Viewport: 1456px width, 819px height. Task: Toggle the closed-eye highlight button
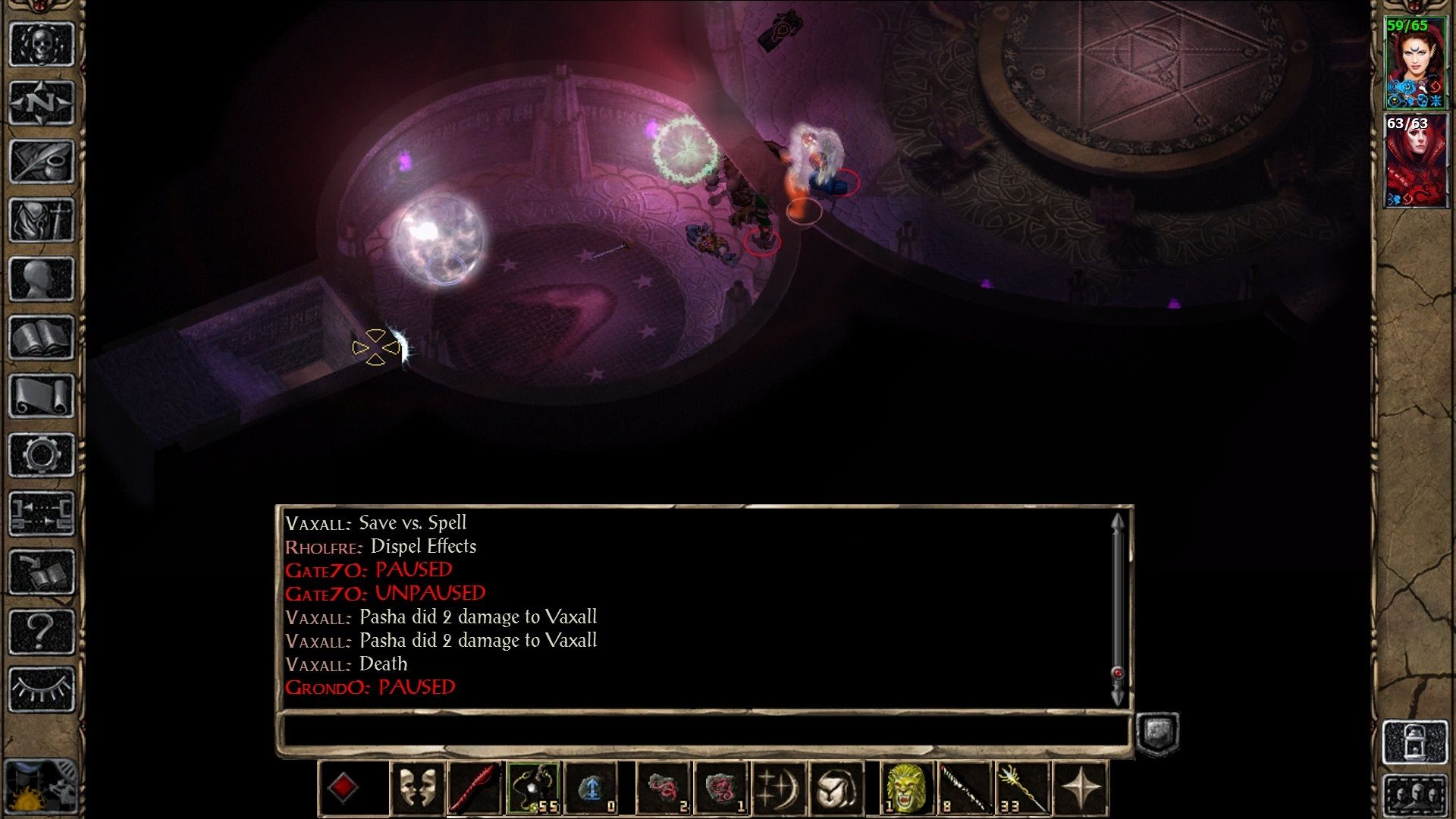(x=42, y=689)
